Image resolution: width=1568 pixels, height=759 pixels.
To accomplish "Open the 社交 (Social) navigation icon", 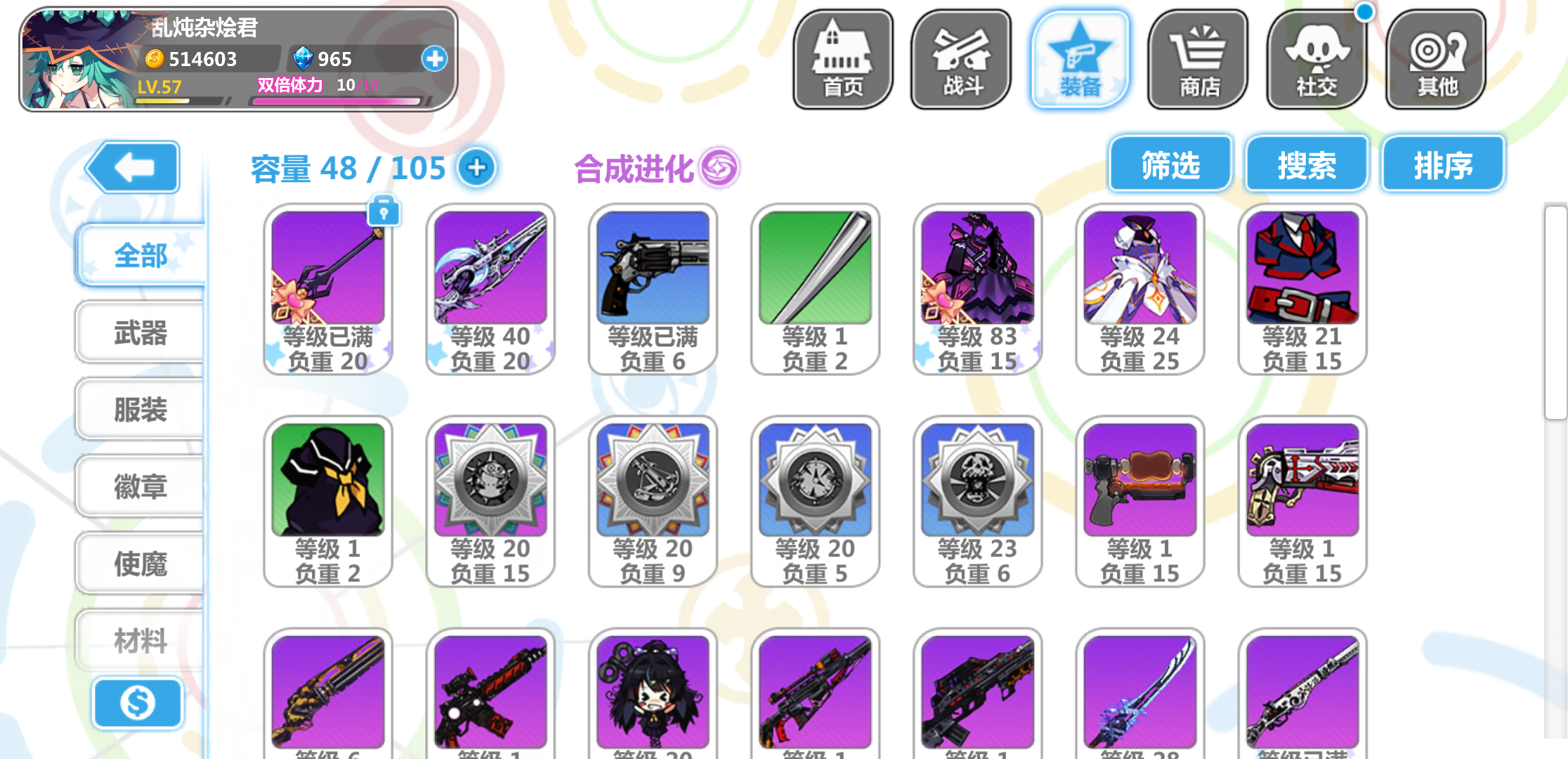I will pos(1317,60).
